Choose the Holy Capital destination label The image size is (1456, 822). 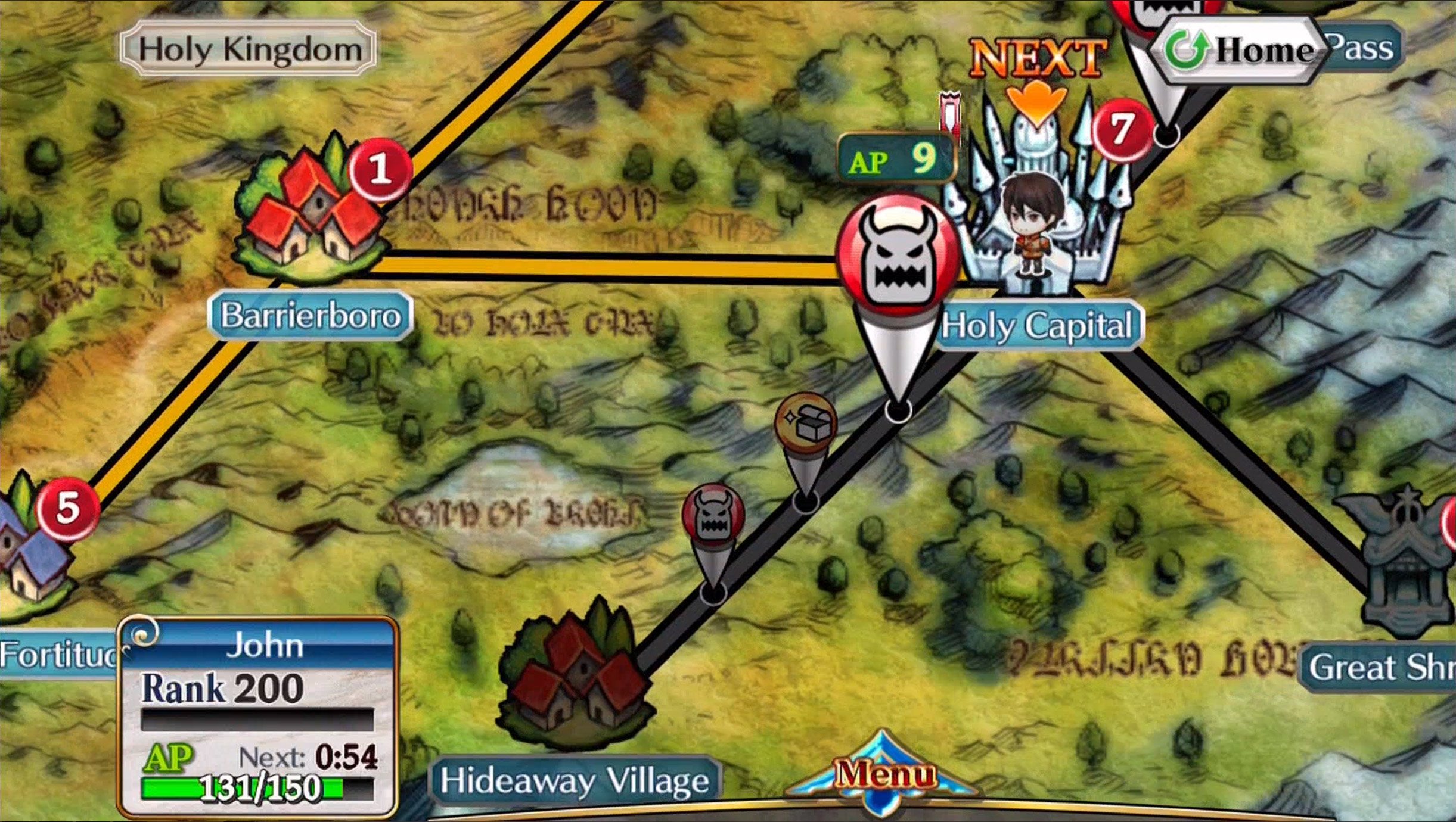tap(1038, 326)
